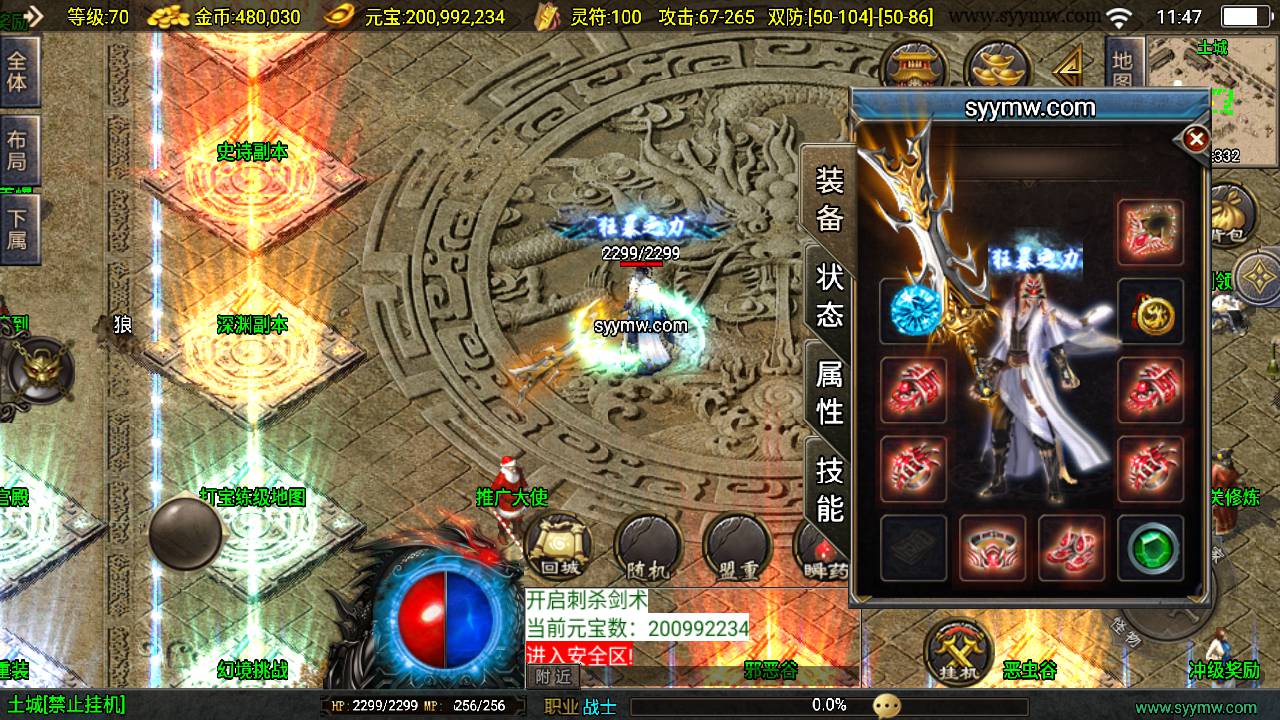Show the 属性 attributes tab
Viewport: 1280px width, 720px height.
click(x=830, y=391)
